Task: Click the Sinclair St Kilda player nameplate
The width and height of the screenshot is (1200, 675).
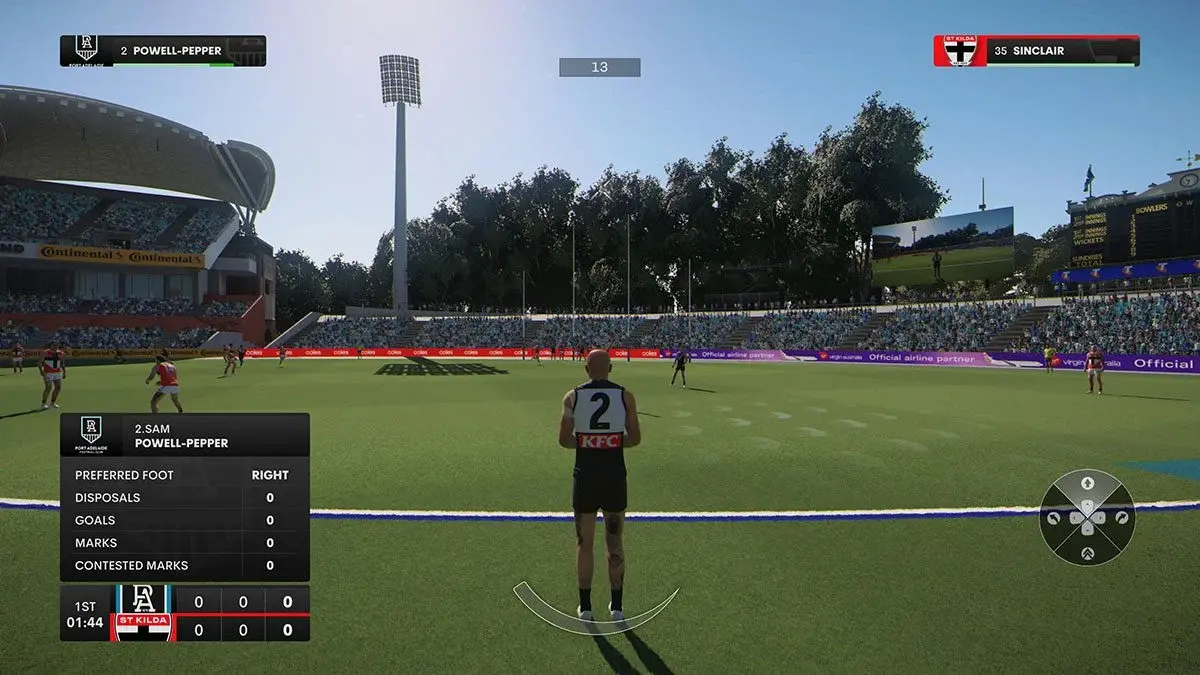Action: (x=1036, y=51)
